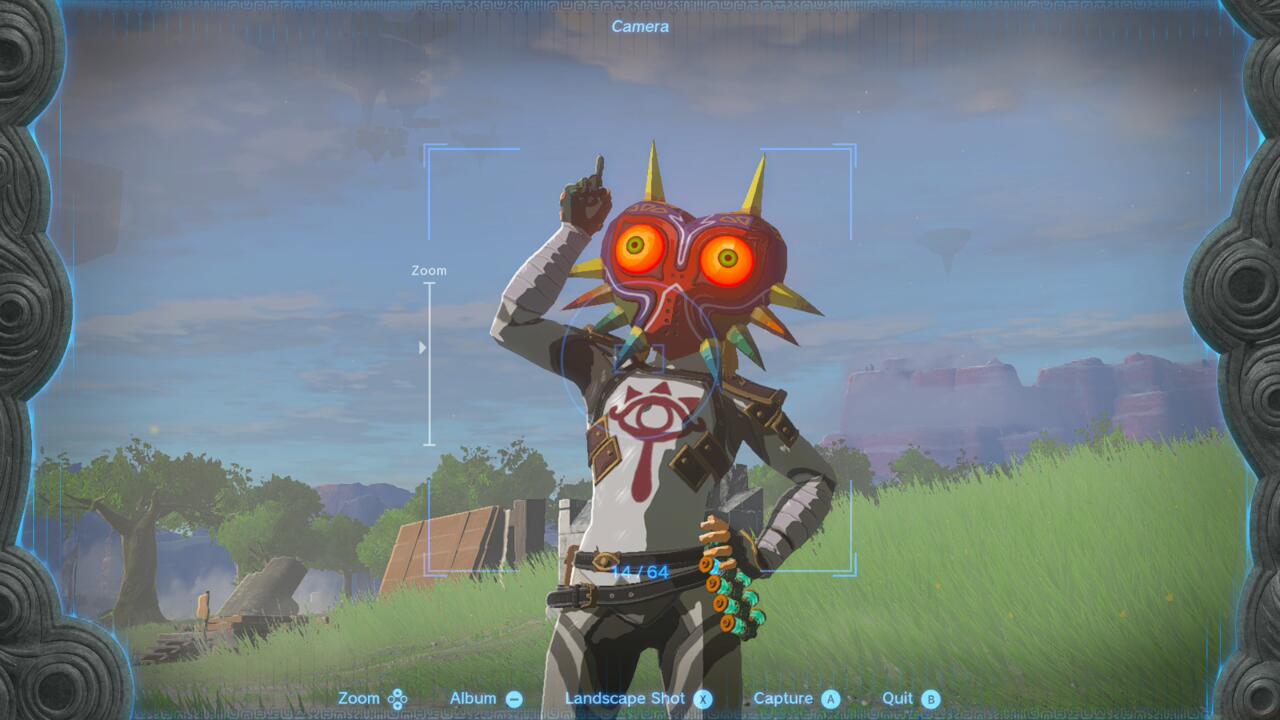Expand the Zoom level indicator
This screenshot has width=1280, height=720.
coord(428,270)
